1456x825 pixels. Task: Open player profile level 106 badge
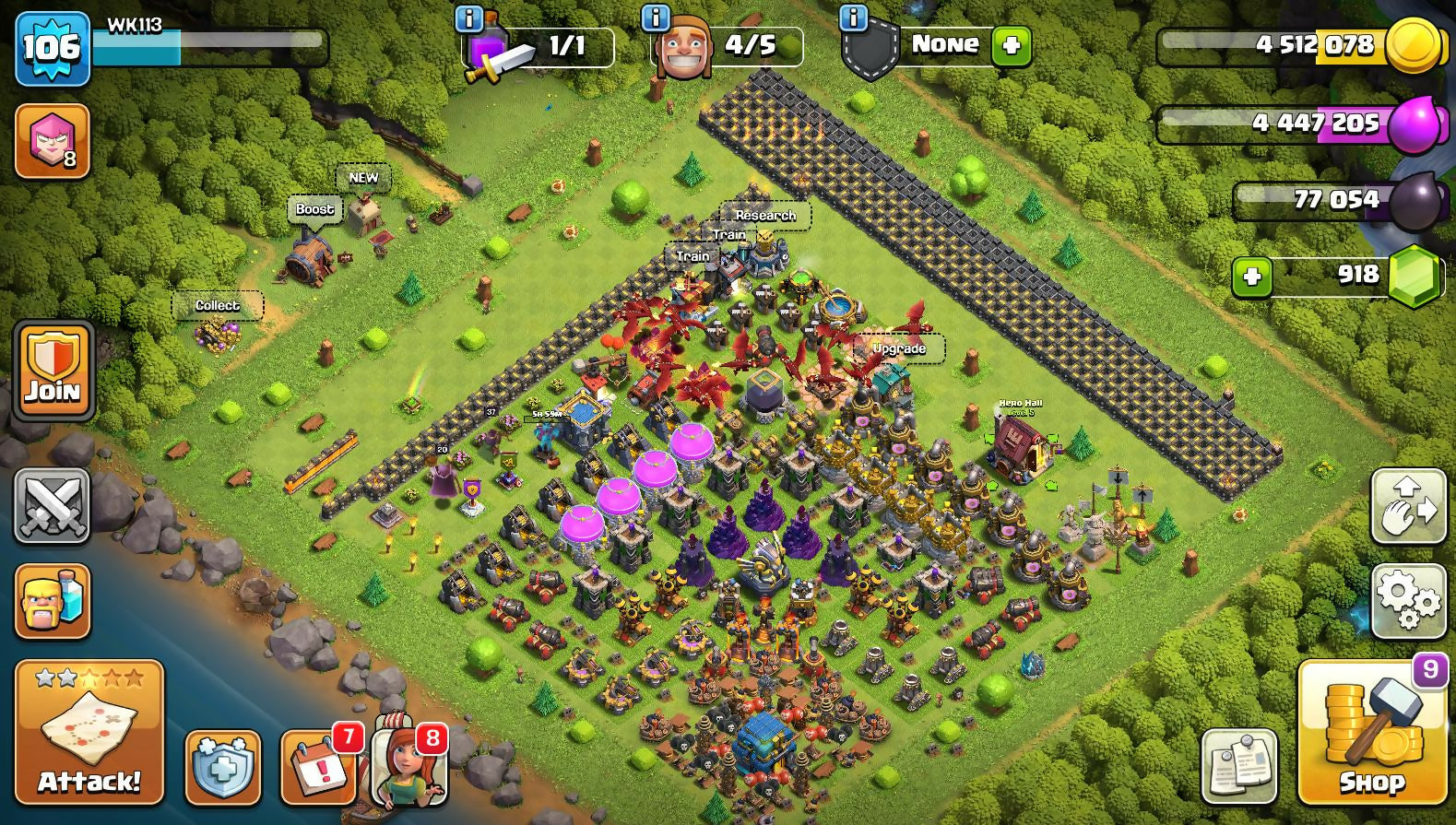click(53, 48)
